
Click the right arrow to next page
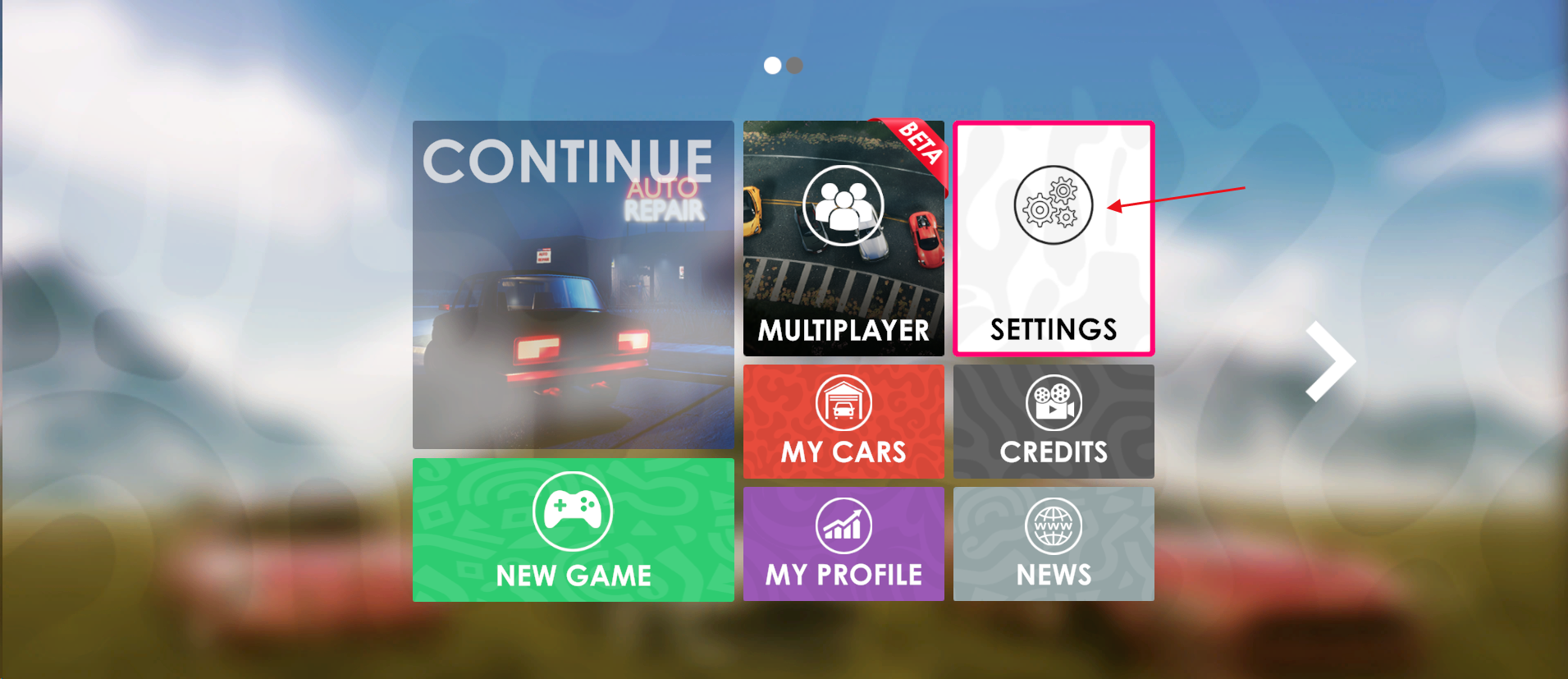coord(1329,361)
